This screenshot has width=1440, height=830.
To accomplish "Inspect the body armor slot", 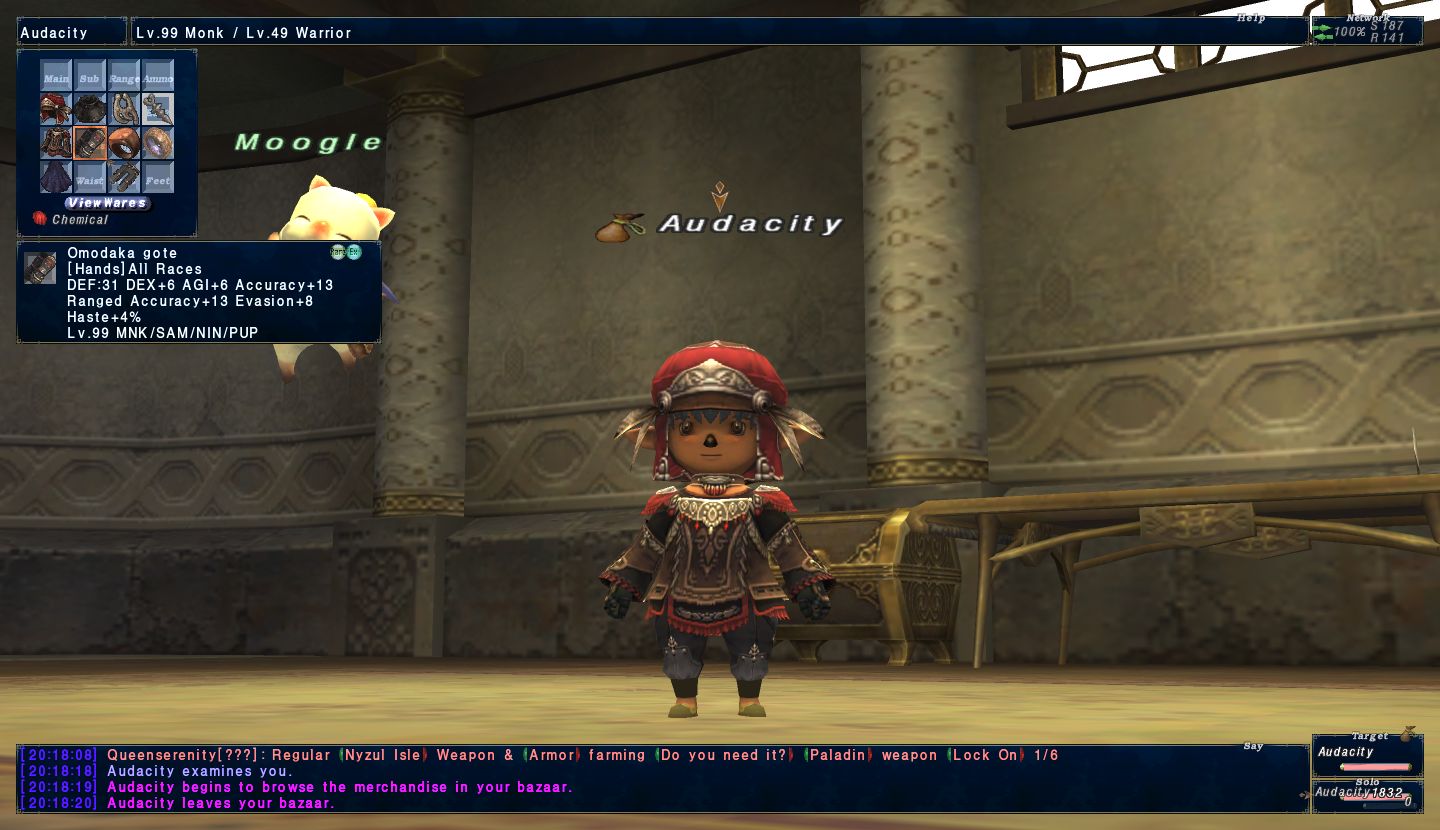I will [x=56, y=144].
